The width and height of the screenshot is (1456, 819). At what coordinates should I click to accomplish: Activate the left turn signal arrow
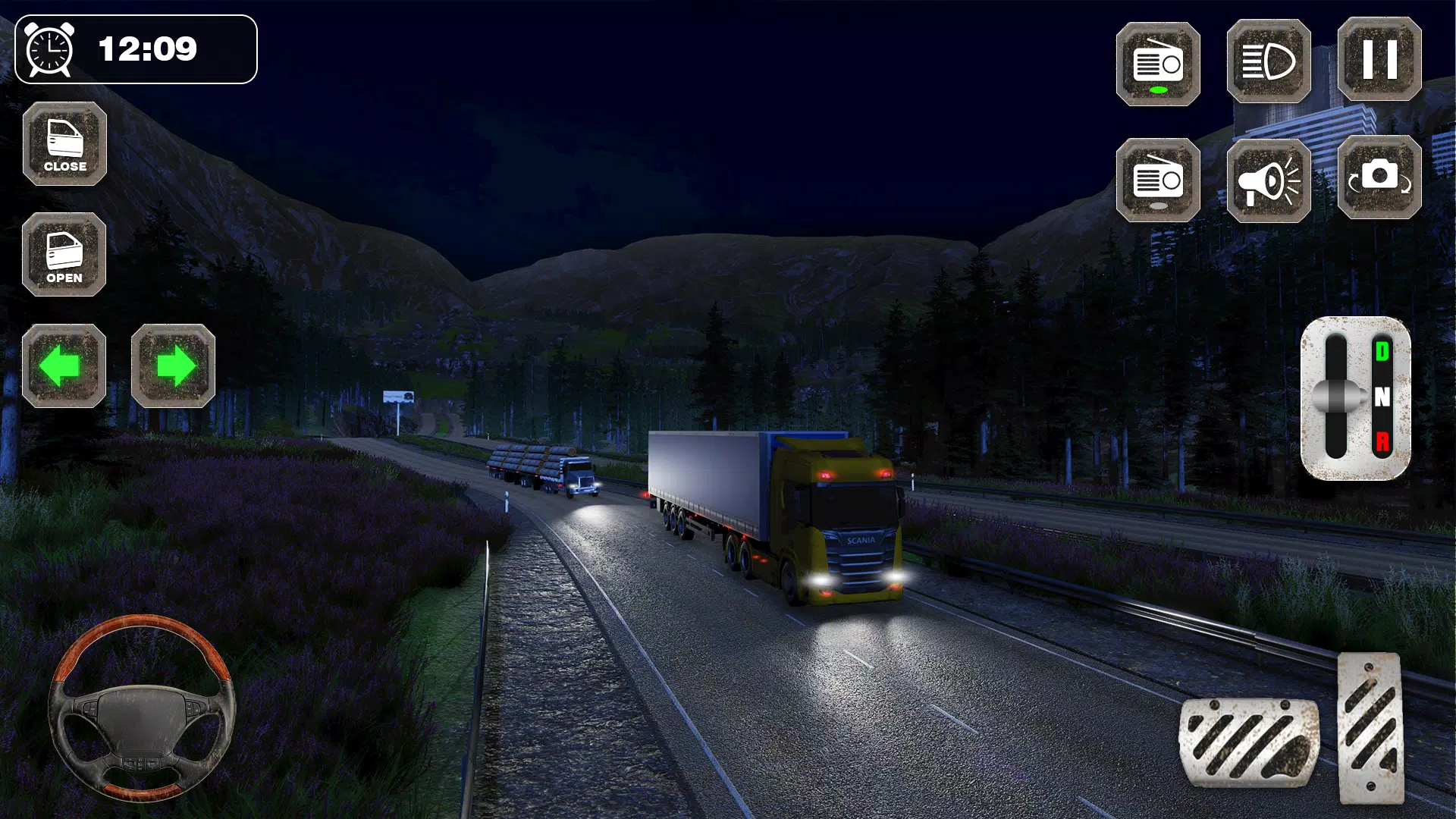(x=64, y=366)
